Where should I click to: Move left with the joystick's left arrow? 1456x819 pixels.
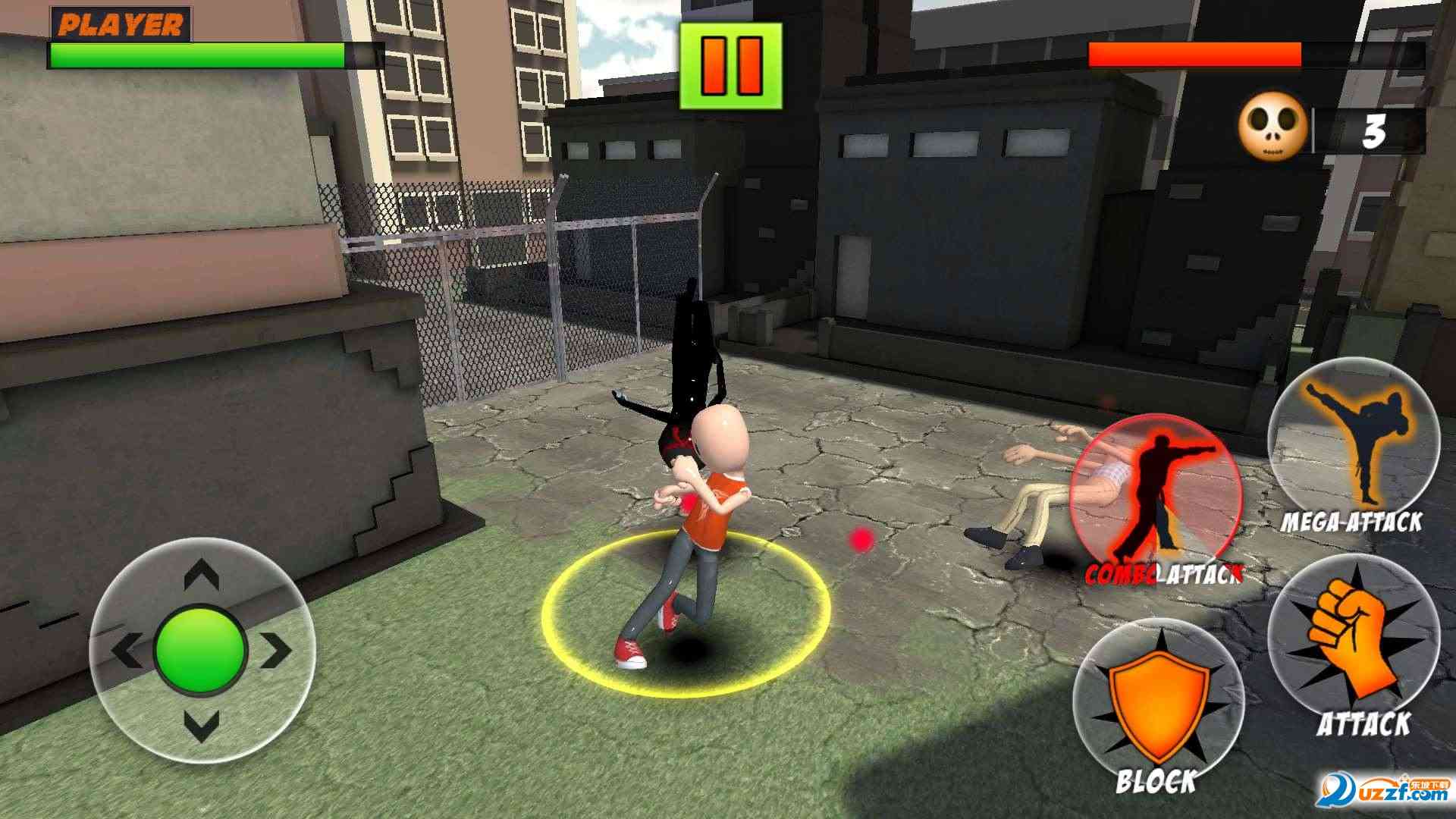point(126,650)
